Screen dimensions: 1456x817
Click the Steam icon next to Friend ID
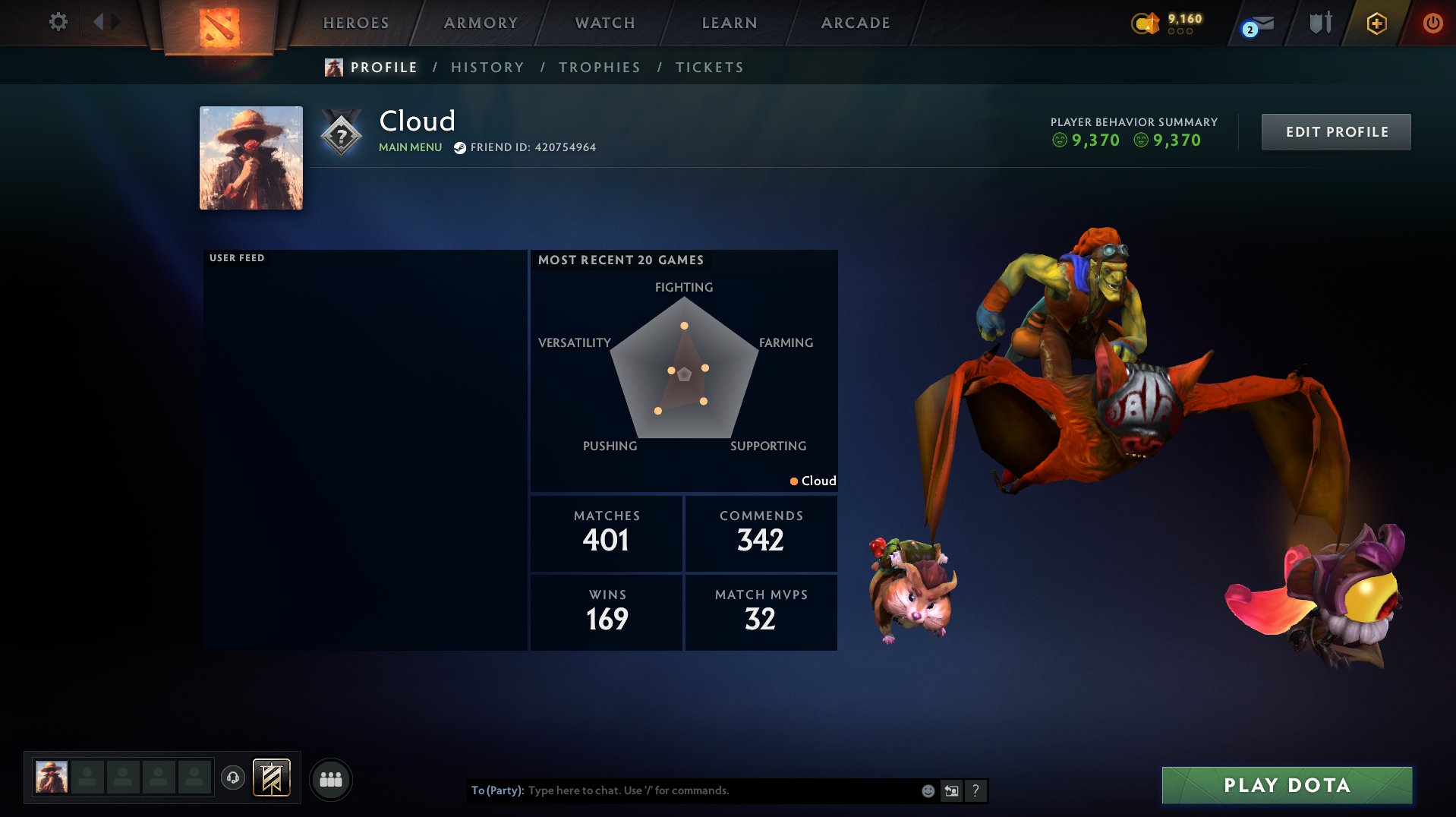click(x=459, y=147)
